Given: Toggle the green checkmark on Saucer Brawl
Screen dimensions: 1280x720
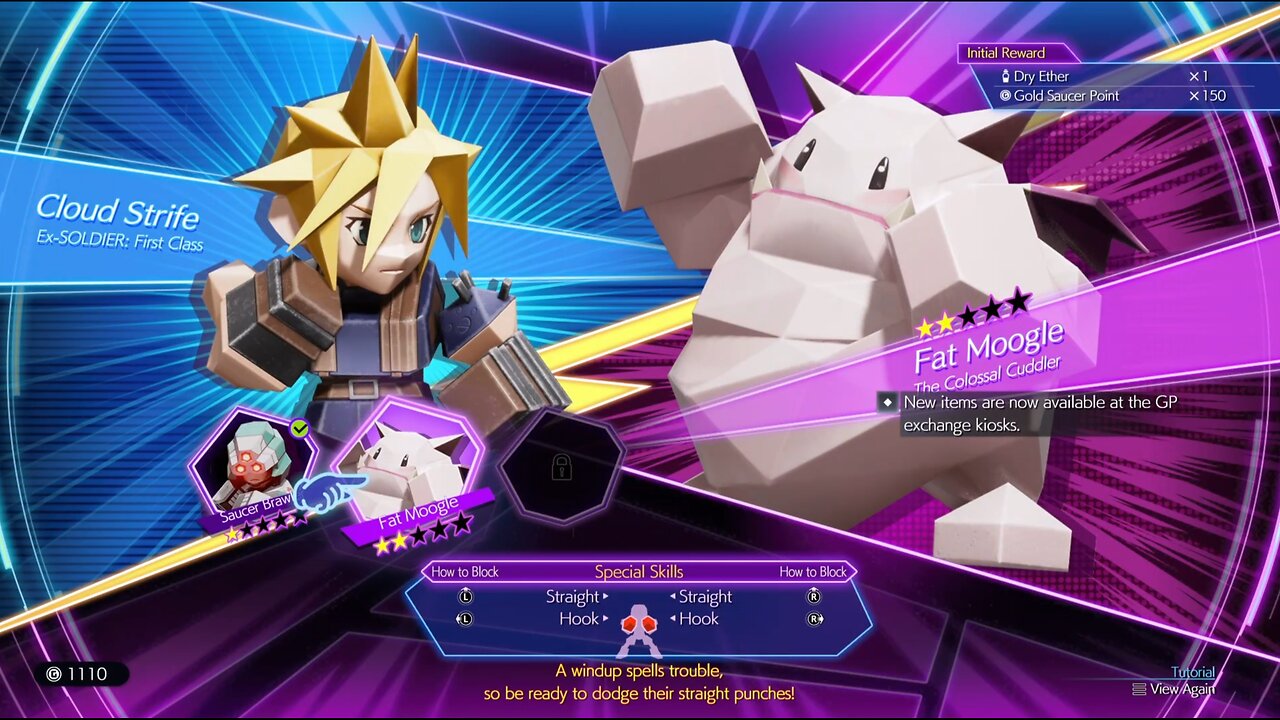Looking at the screenshot, I should coord(297,430).
